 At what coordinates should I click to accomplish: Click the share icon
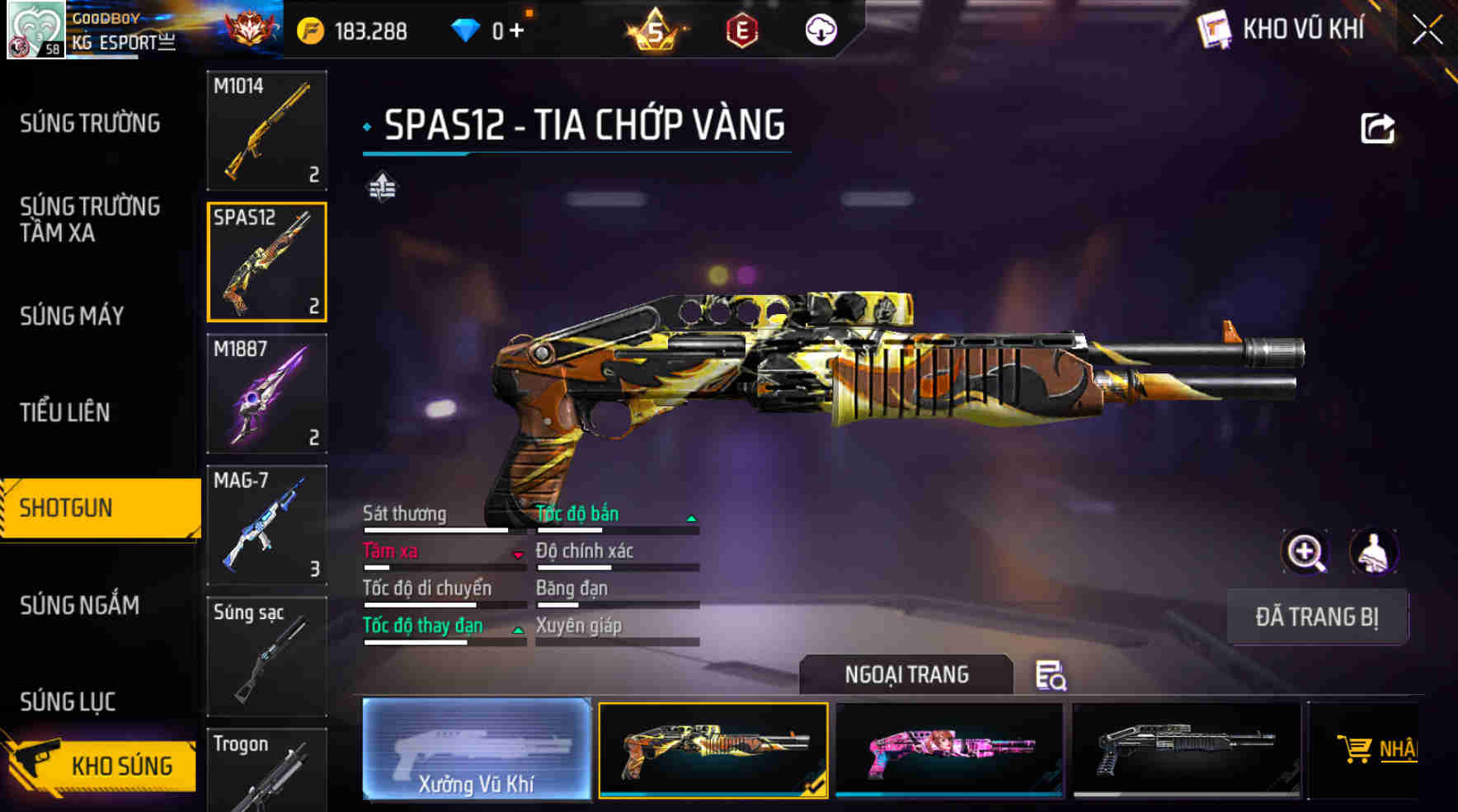(1377, 129)
